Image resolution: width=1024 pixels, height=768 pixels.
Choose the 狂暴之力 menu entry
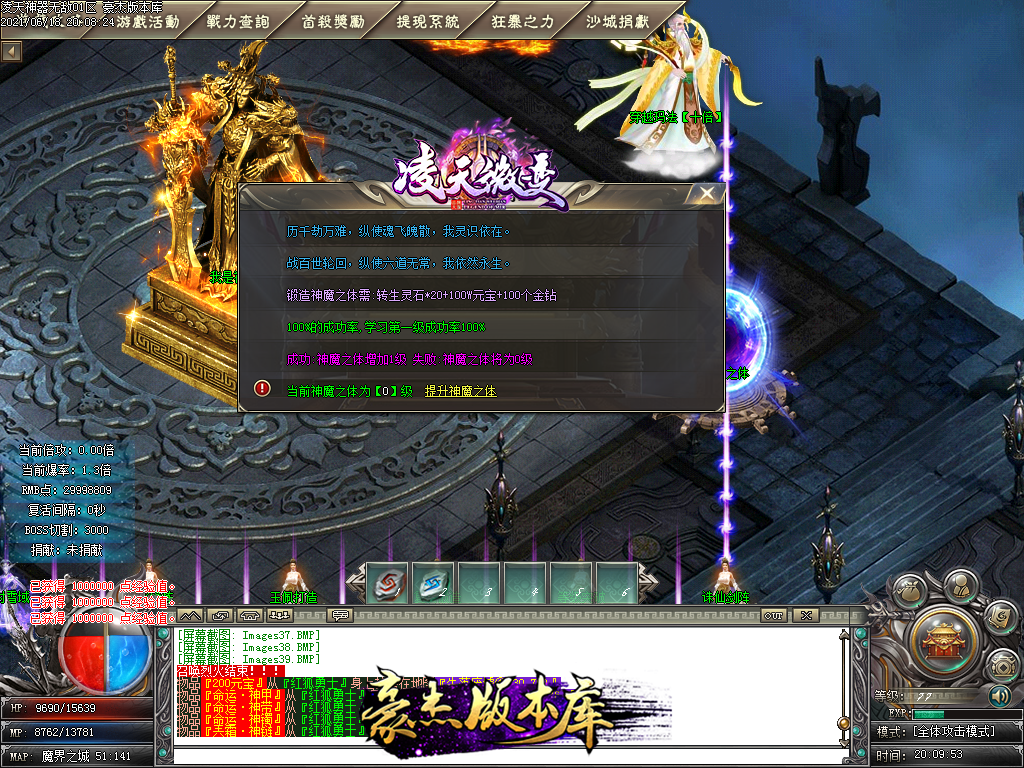[523, 21]
